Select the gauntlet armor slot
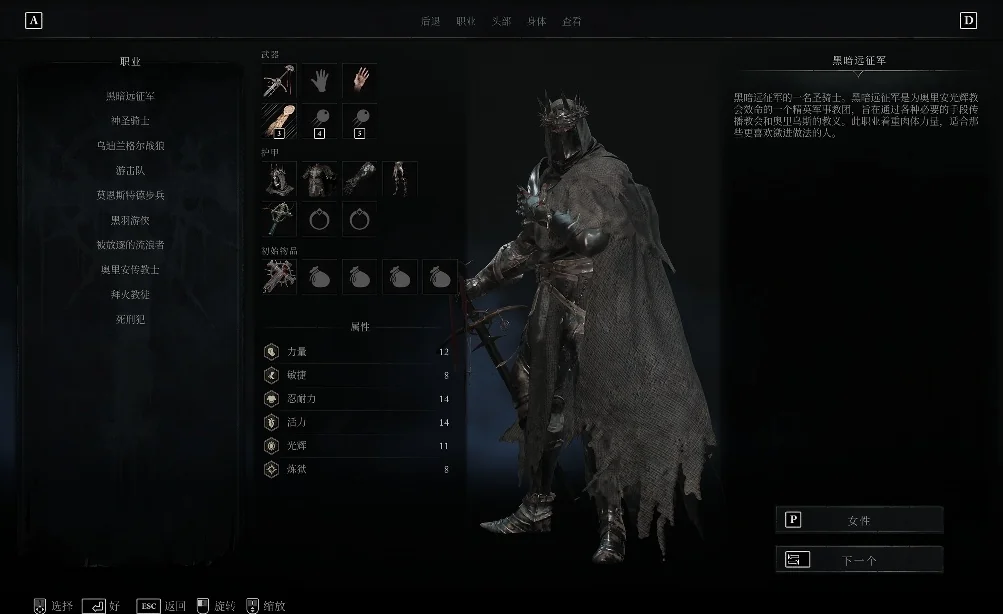The height and width of the screenshot is (614, 1003). [x=359, y=179]
